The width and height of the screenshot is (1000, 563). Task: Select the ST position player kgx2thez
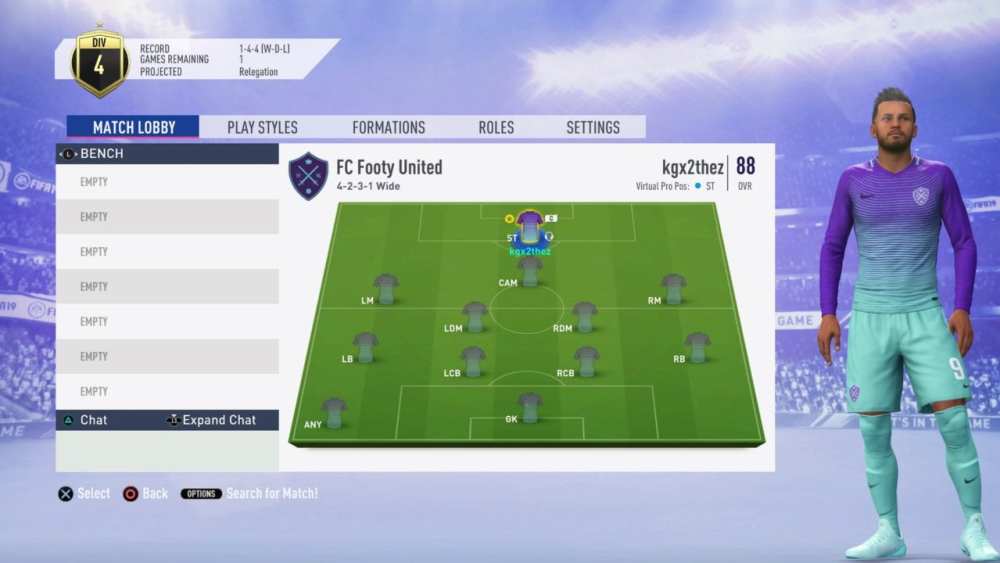[530, 228]
